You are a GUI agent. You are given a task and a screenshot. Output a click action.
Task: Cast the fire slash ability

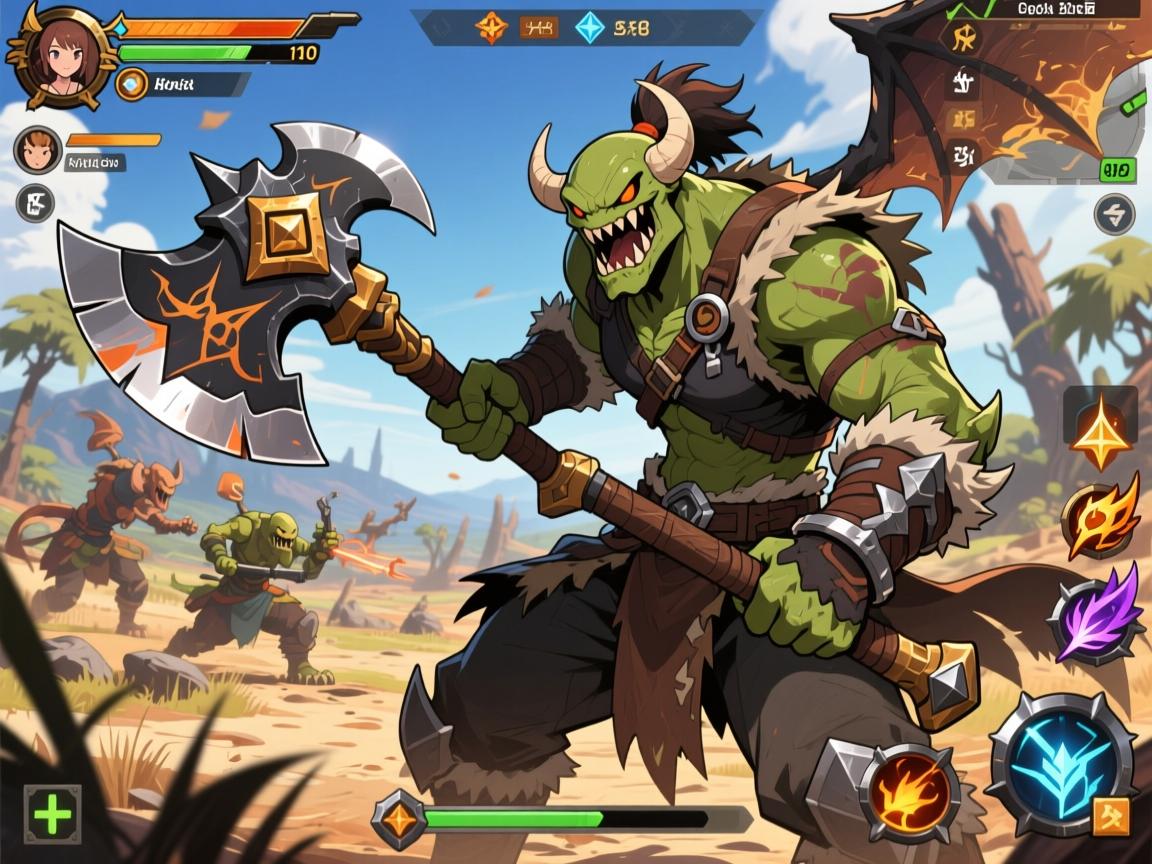click(909, 791)
